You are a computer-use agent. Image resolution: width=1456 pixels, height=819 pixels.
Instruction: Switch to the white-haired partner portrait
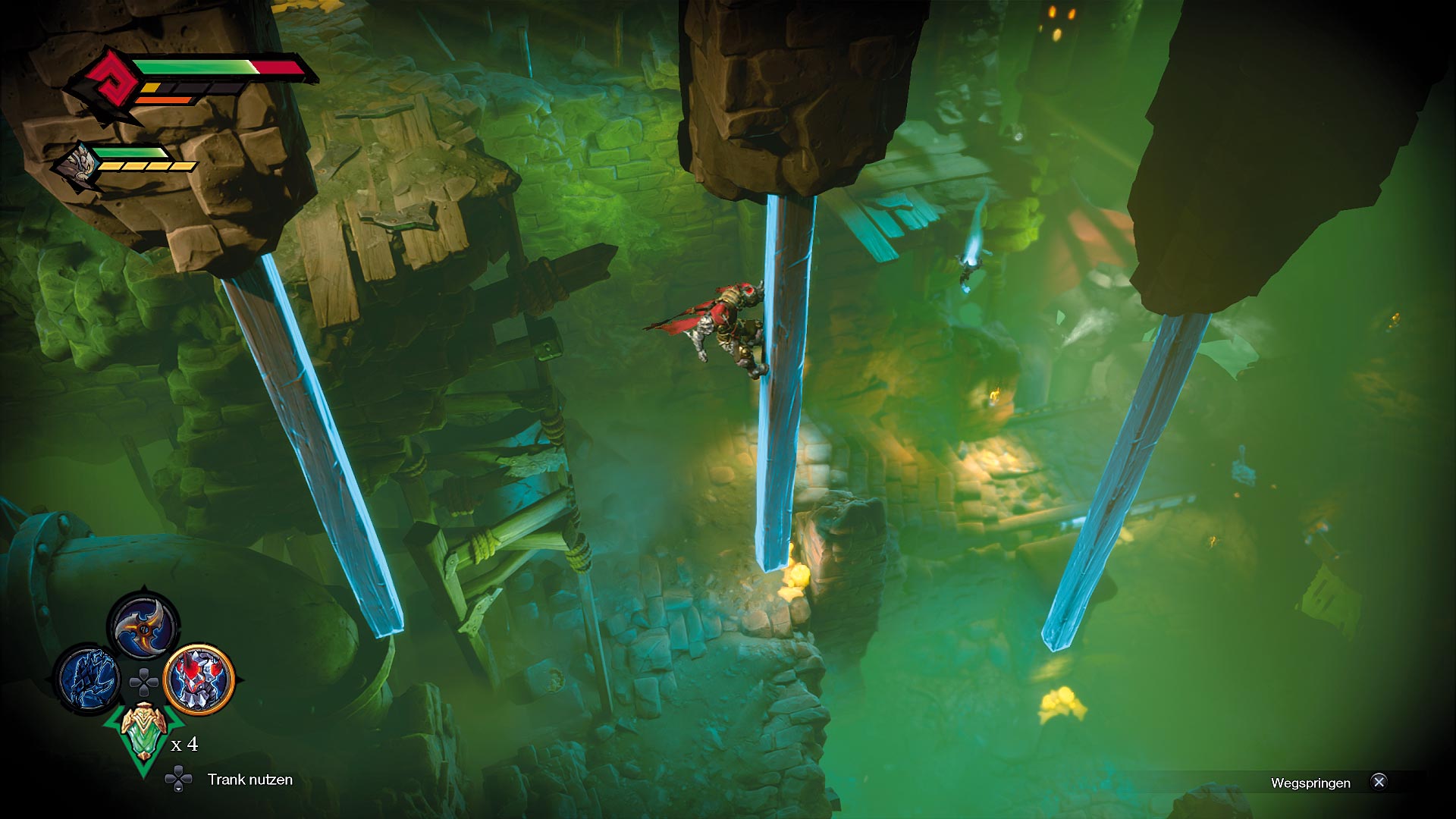pyautogui.click(x=79, y=165)
